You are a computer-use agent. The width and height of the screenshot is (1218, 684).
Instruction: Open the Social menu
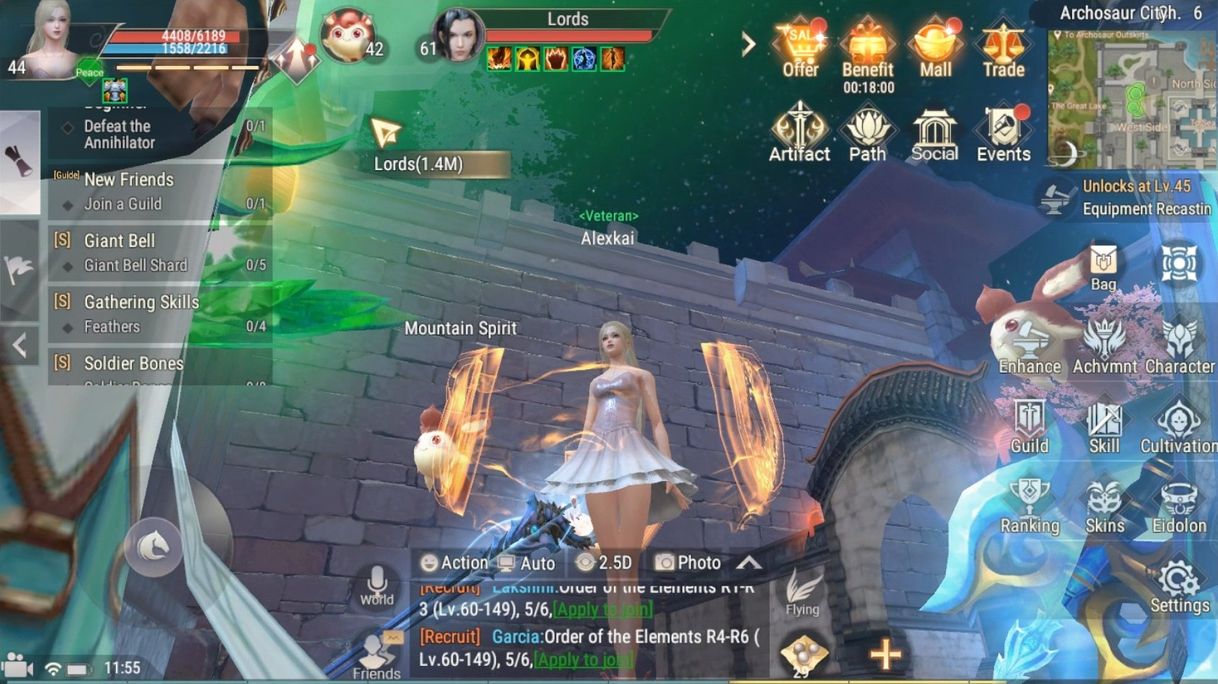click(x=934, y=133)
